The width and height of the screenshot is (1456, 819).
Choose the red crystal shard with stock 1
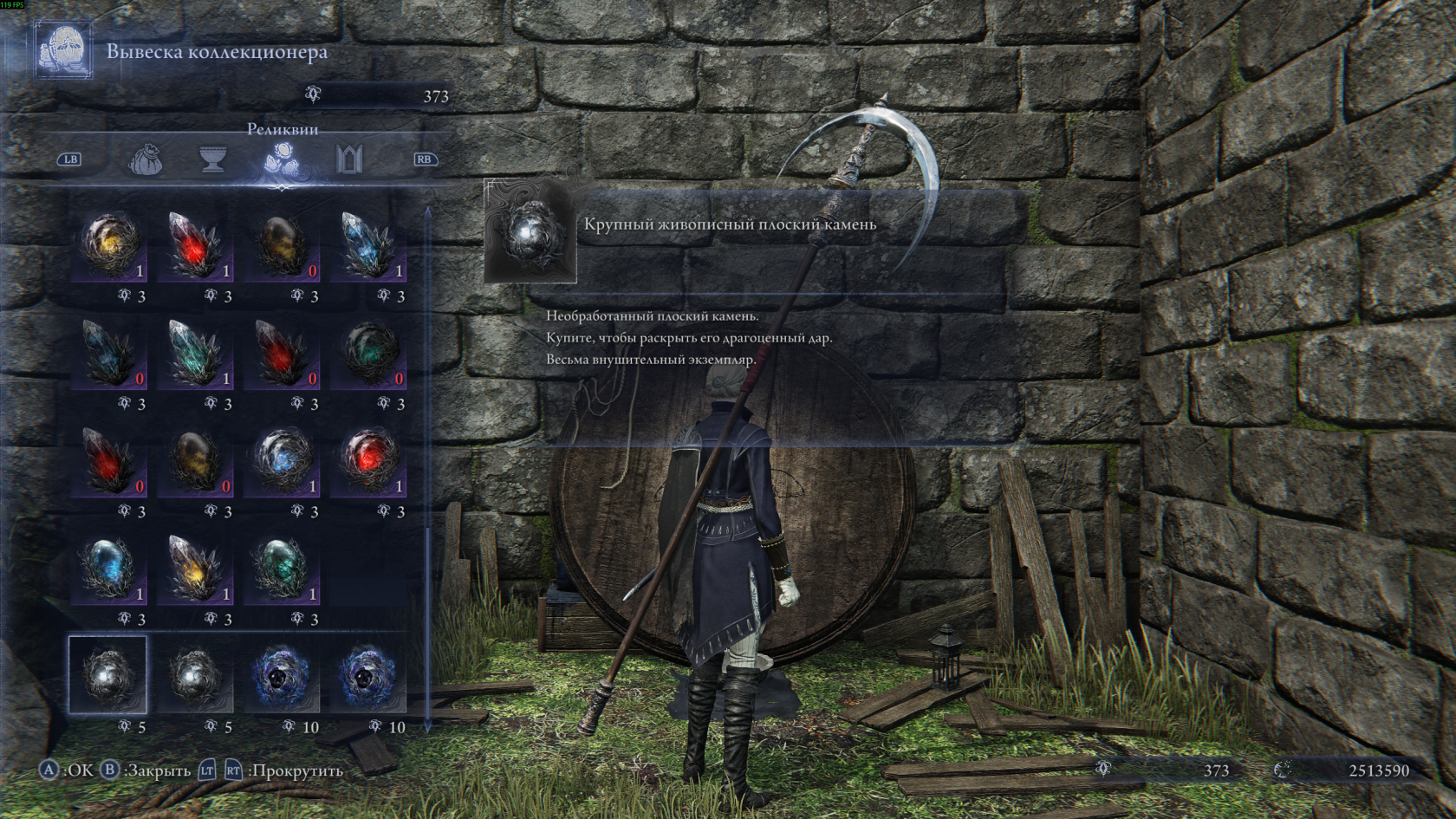[196, 245]
